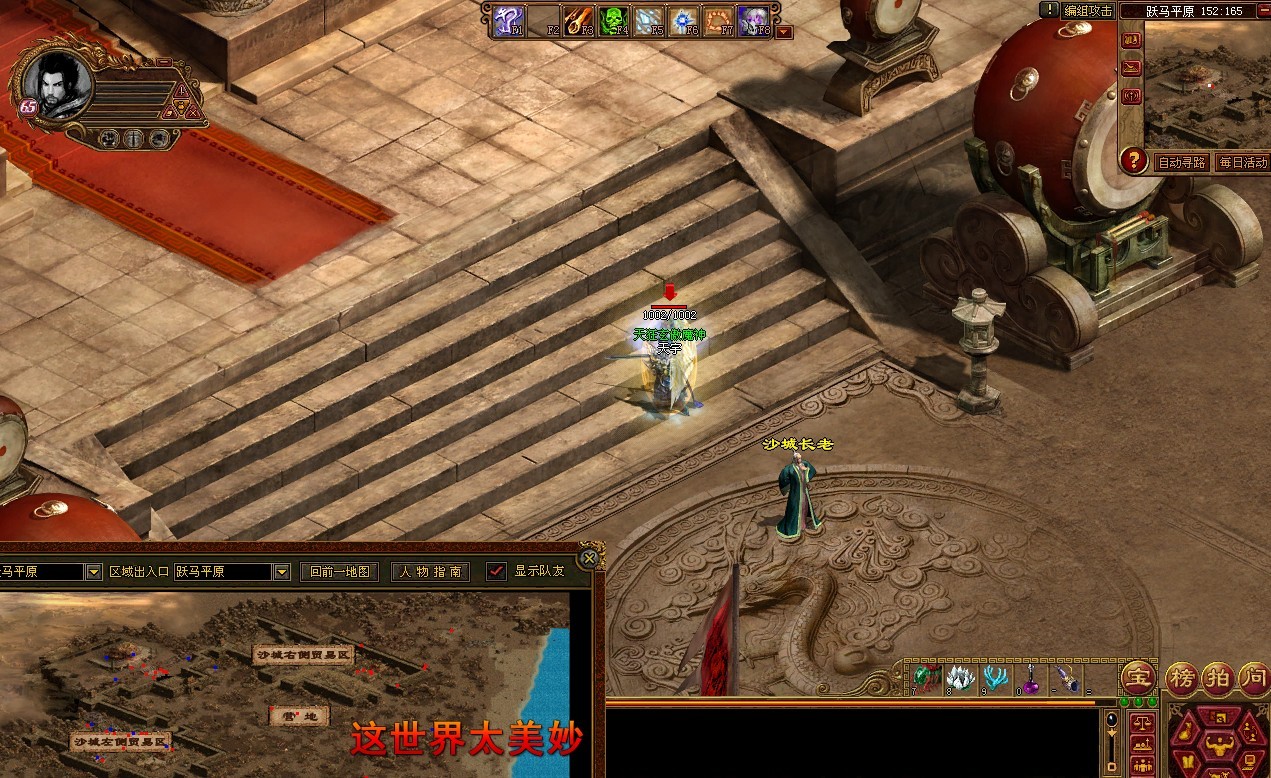Use the F8 purple skull skill
This screenshot has height=778, width=1271.
pyautogui.click(x=752, y=19)
